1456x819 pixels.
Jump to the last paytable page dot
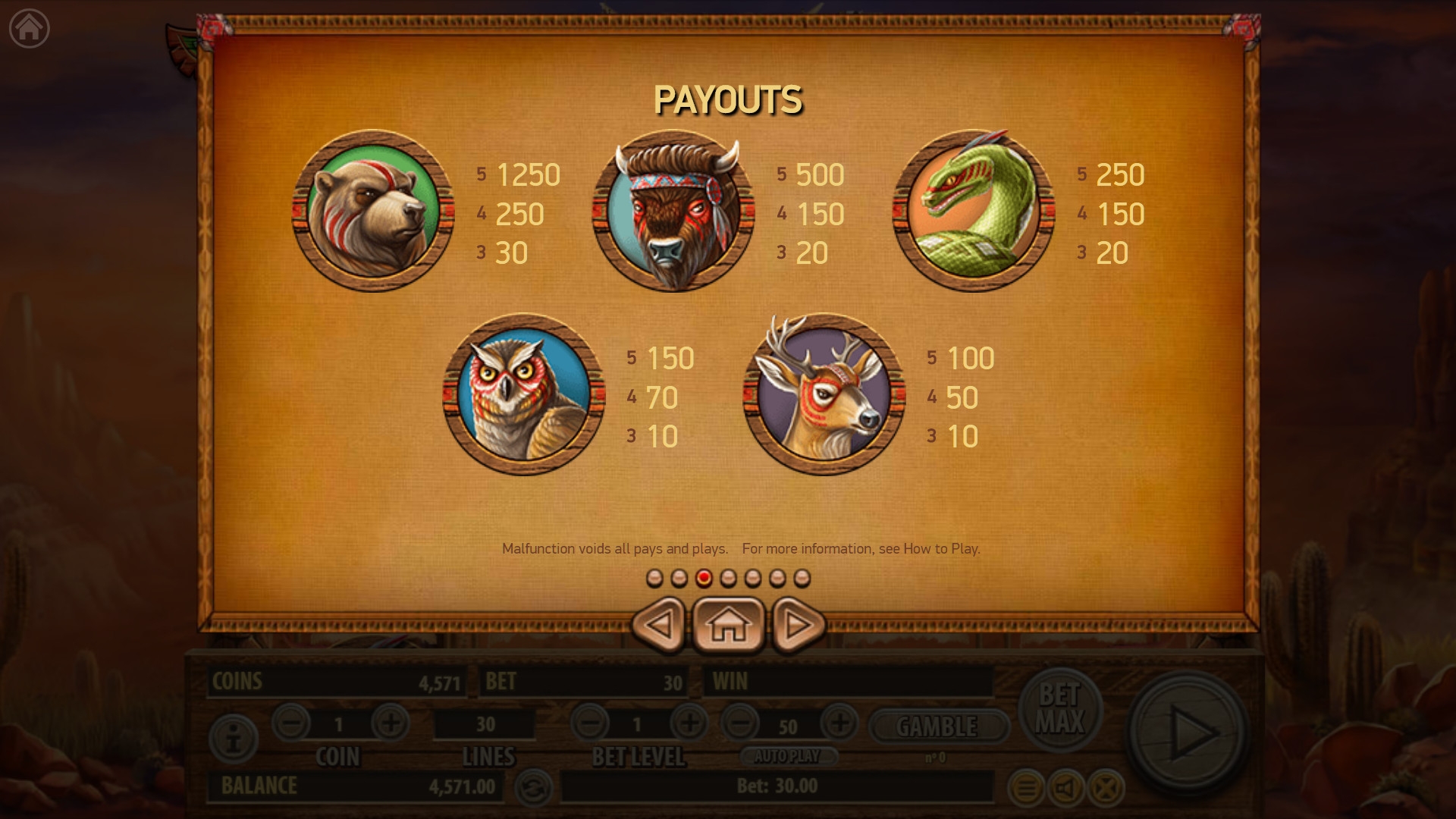point(802,579)
